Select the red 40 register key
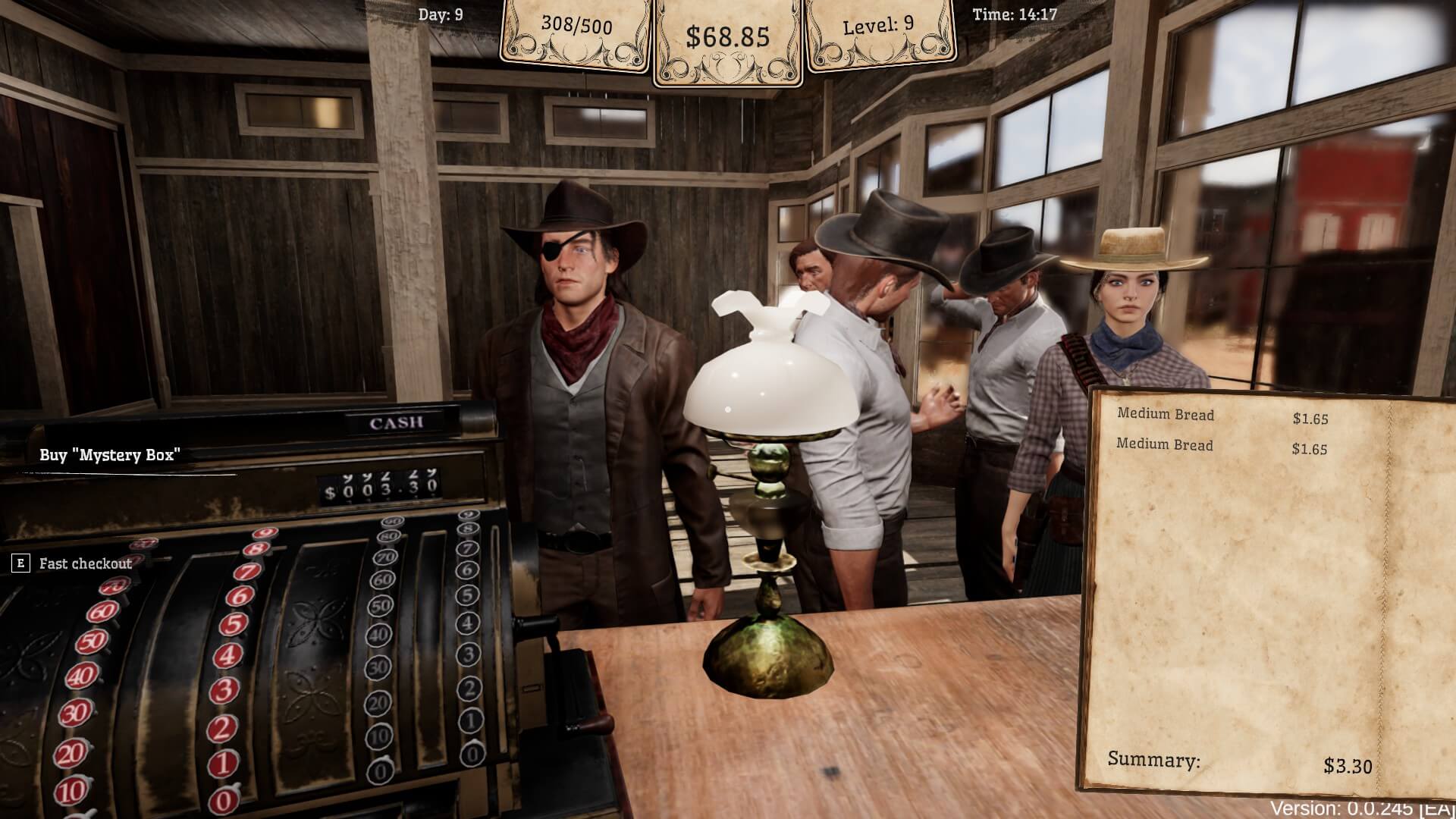The image size is (1456, 819). pos(82,675)
